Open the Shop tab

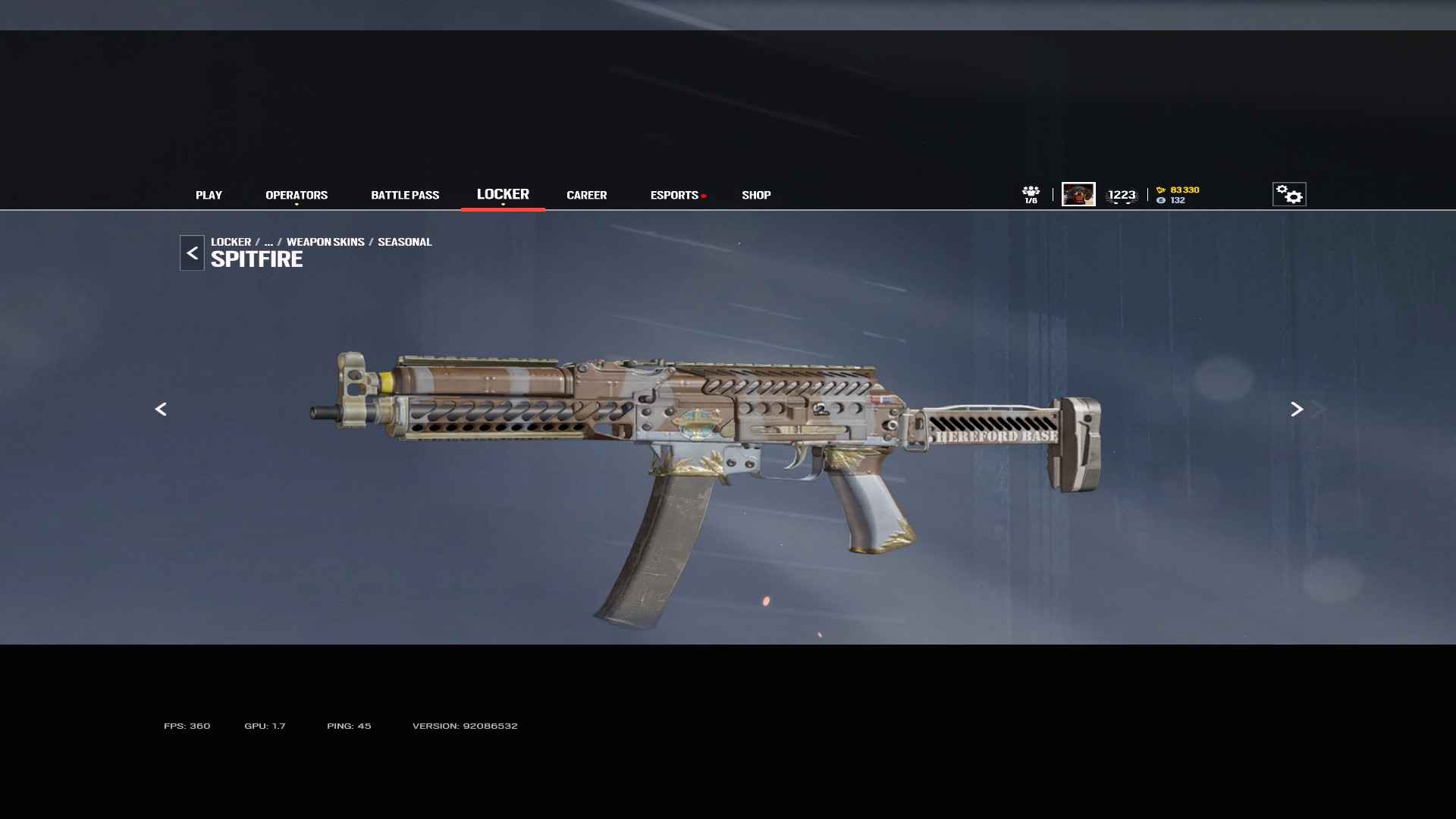coord(756,195)
